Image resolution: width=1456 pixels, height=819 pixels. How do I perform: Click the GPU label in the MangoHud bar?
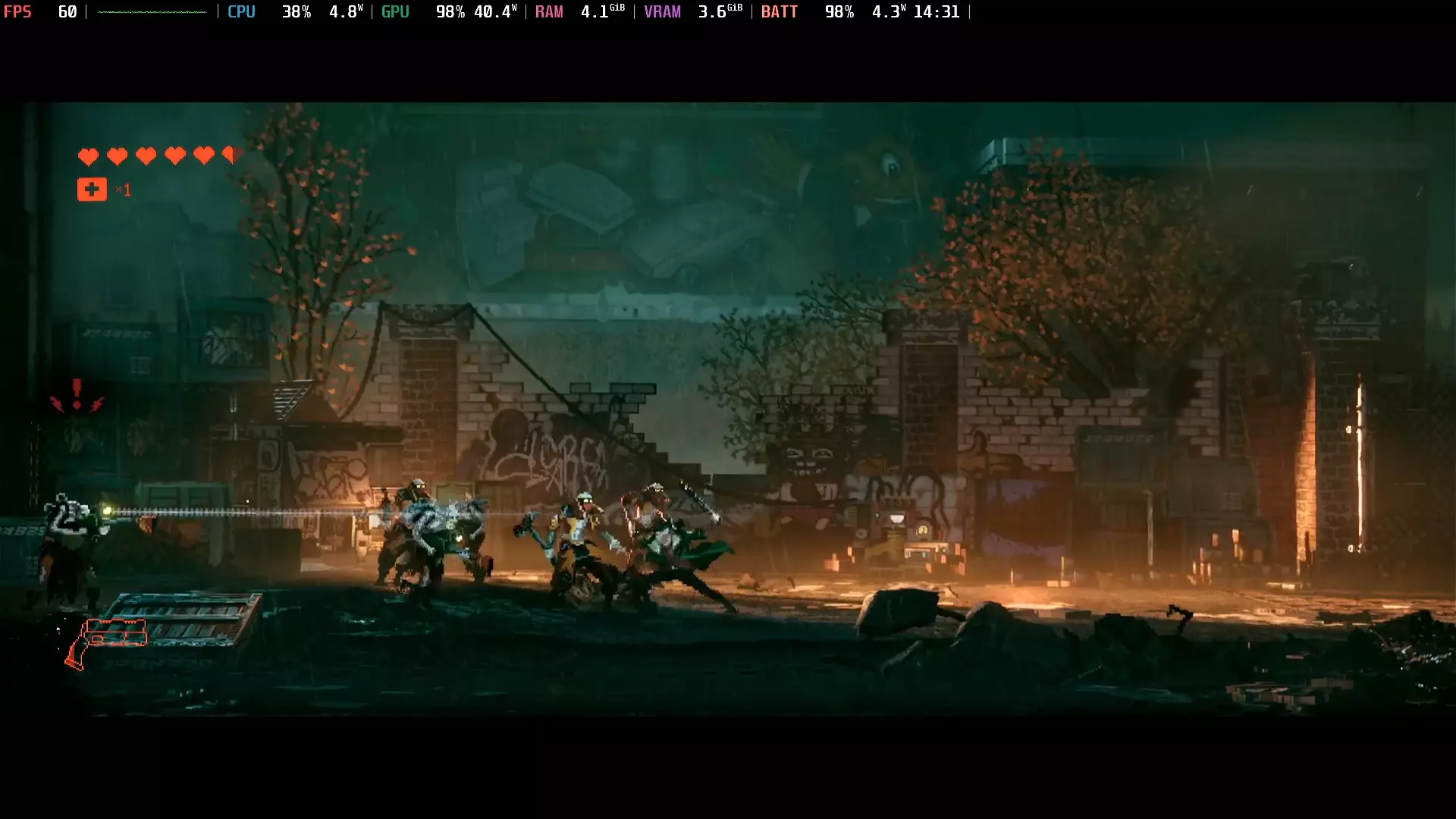[394, 11]
